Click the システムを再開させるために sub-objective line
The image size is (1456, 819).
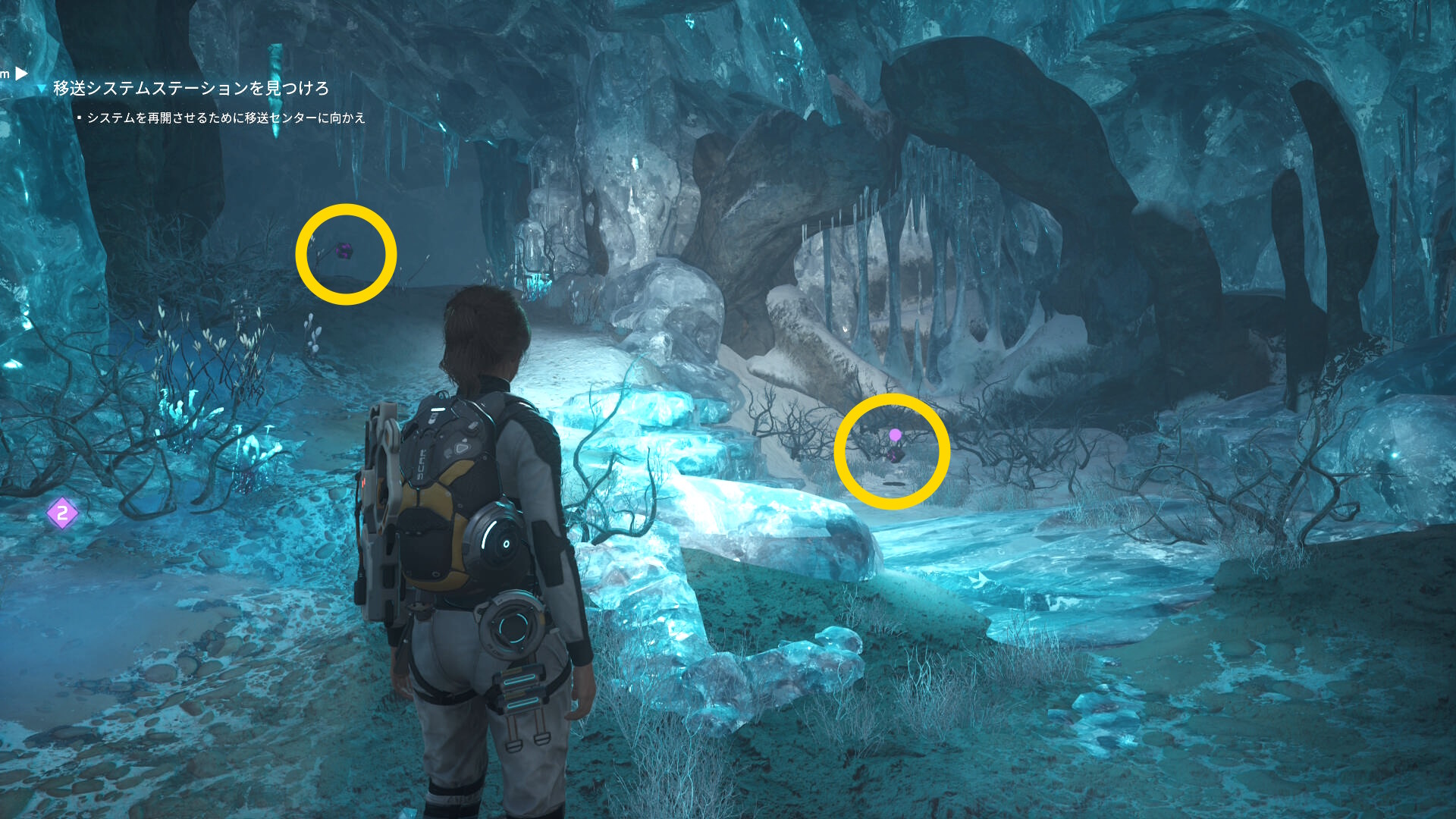pos(226,118)
